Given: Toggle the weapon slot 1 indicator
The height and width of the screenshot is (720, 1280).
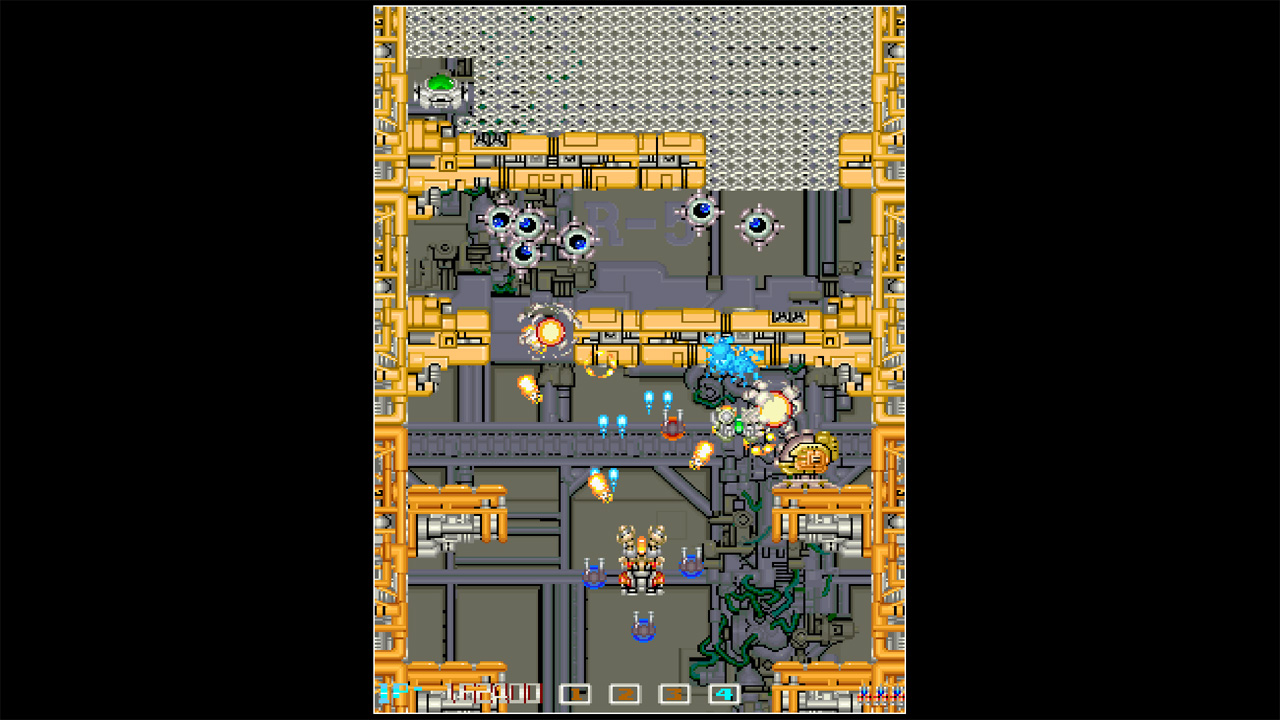Looking at the screenshot, I should (x=577, y=692).
